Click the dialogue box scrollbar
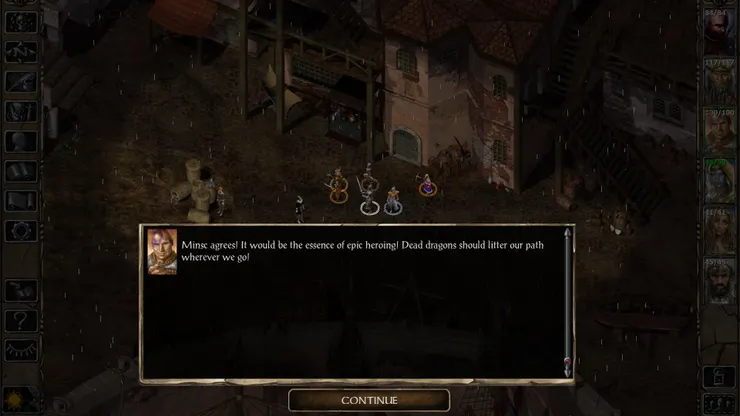 (568, 302)
